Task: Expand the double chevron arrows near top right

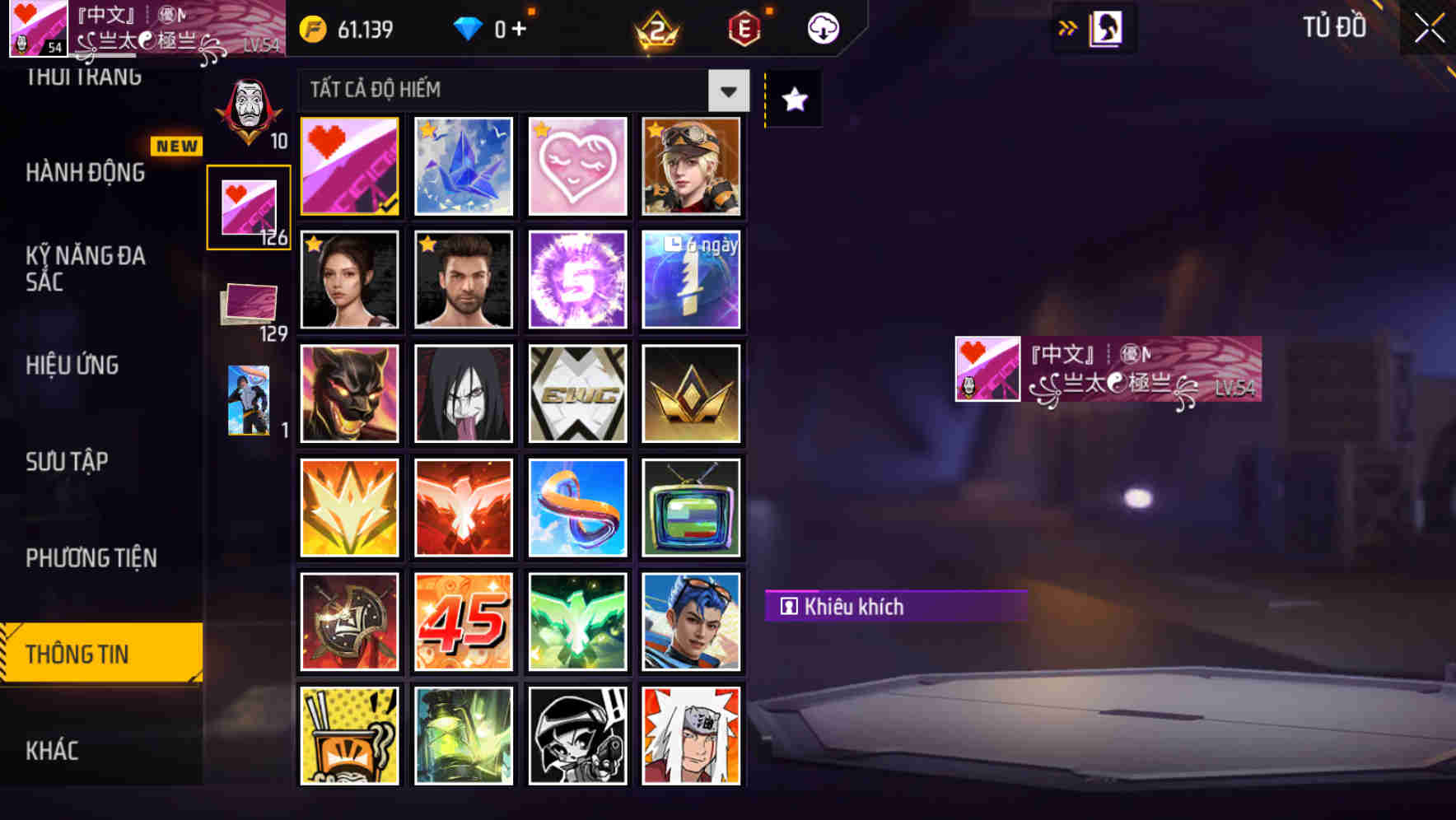Action: (x=1067, y=27)
